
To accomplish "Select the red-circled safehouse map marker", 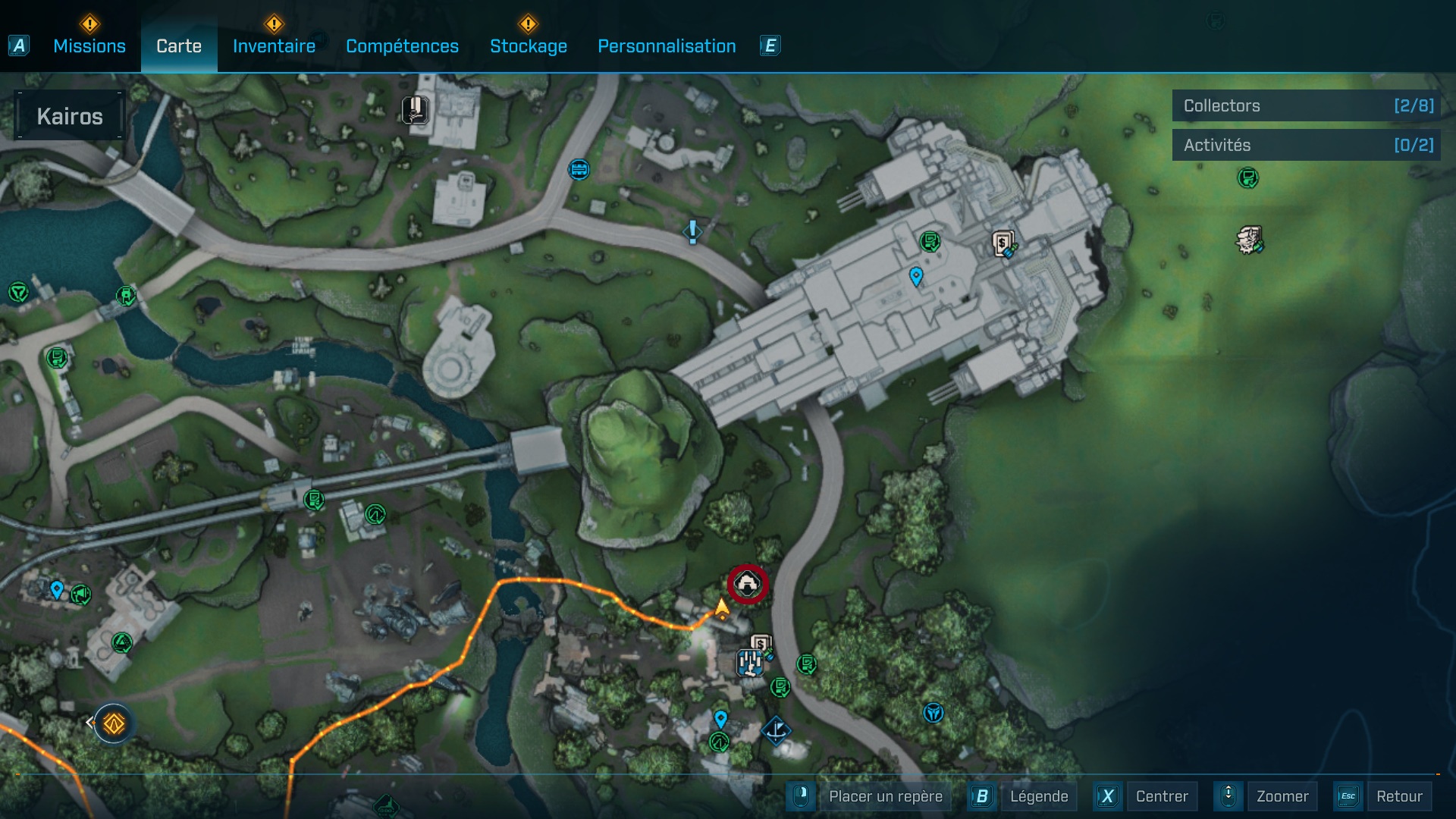I will (x=748, y=584).
